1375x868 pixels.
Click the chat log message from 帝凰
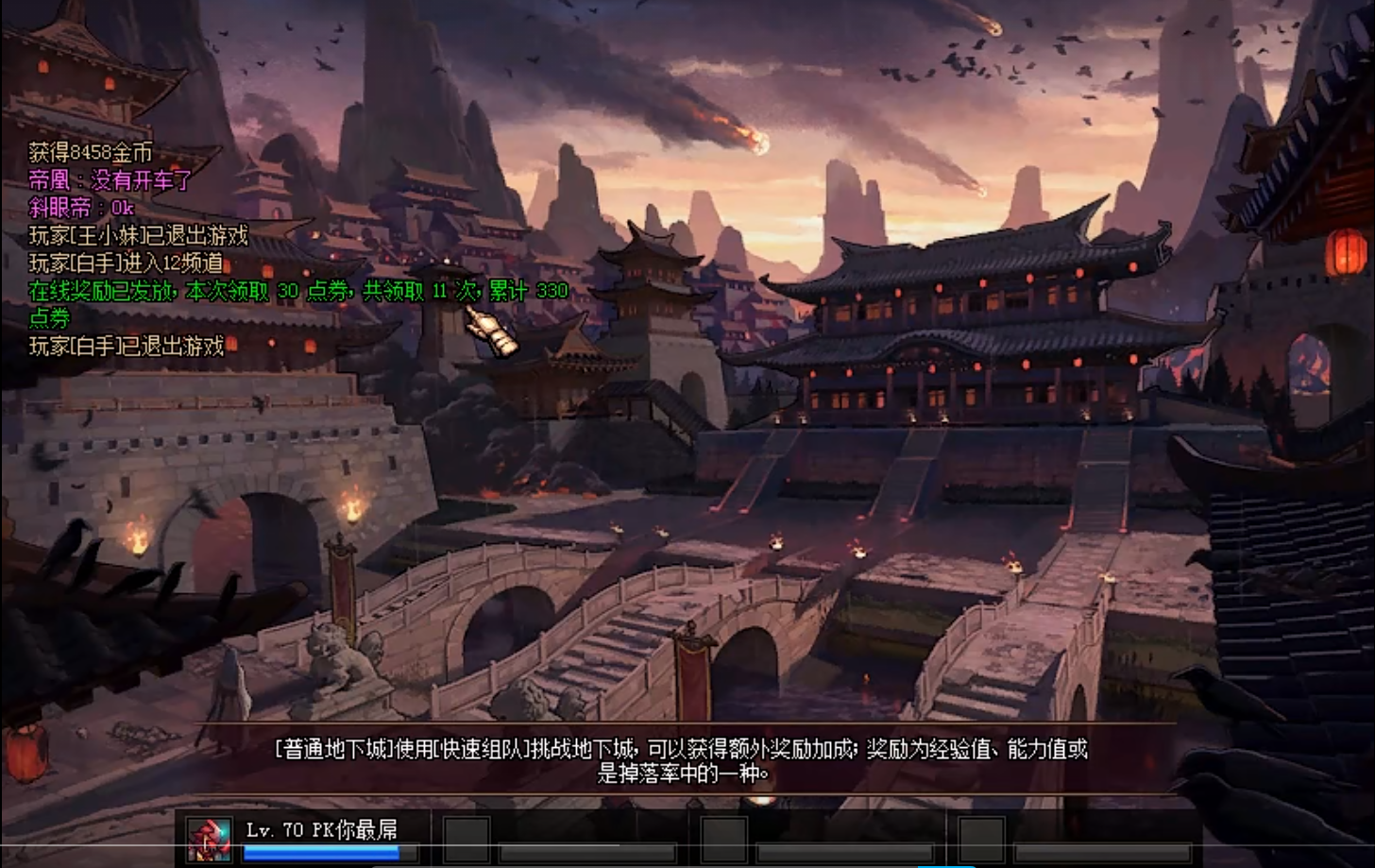point(110,180)
